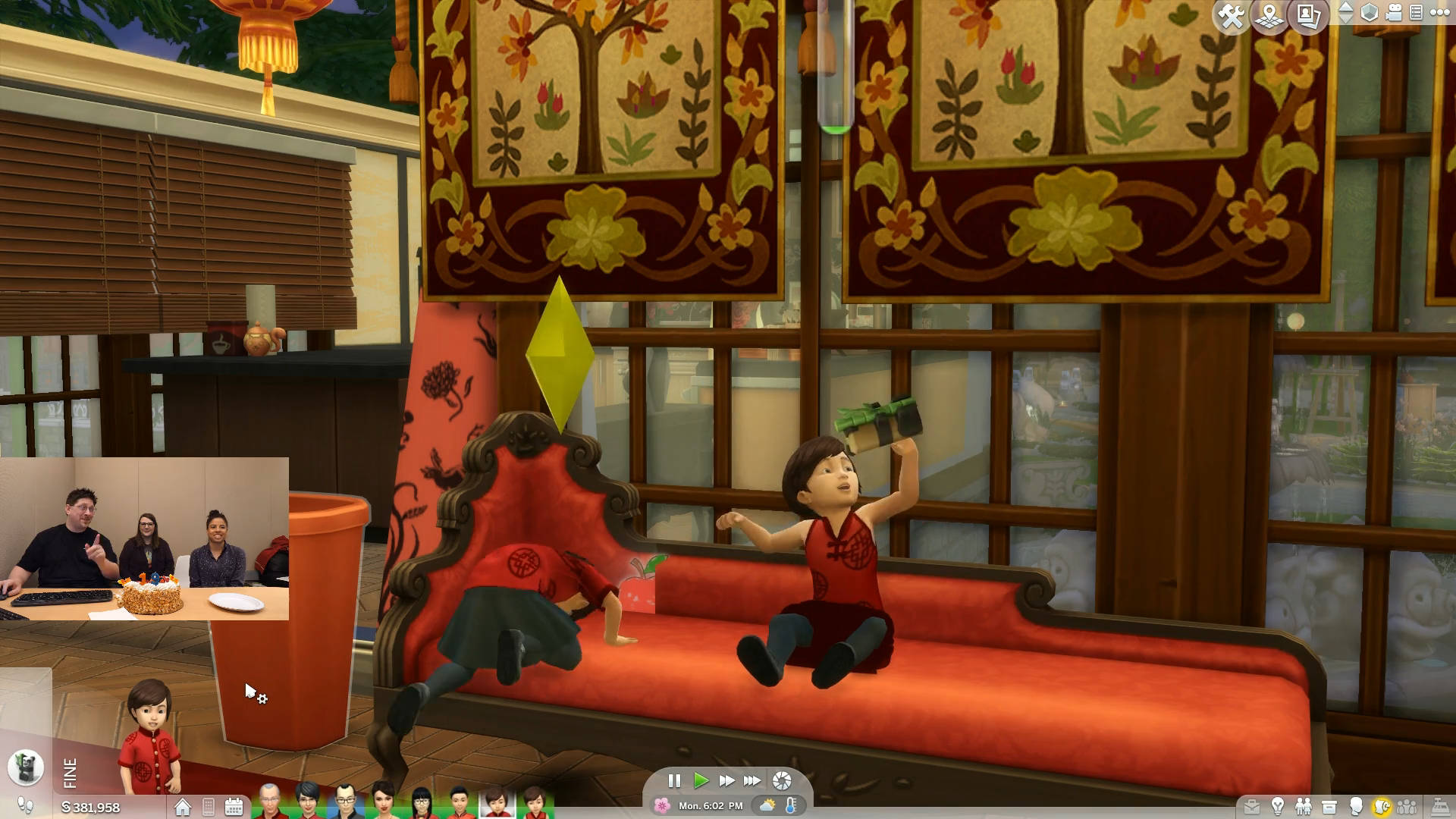Open the calendar
Image resolution: width=1456 pixels, height=819 pixels.
click(x=234, y=807)
